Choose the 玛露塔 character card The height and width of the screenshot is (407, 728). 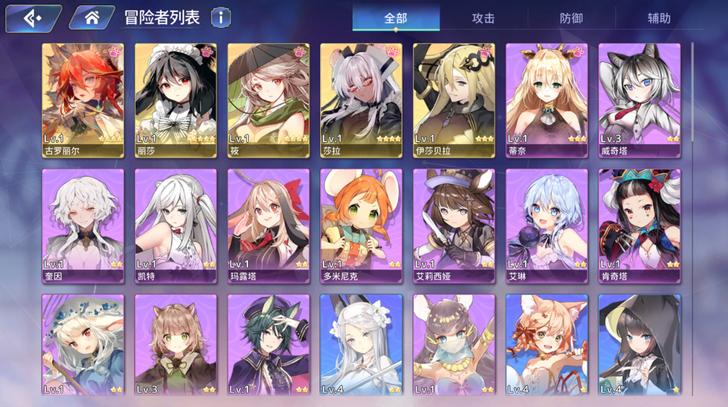point(268,225)
